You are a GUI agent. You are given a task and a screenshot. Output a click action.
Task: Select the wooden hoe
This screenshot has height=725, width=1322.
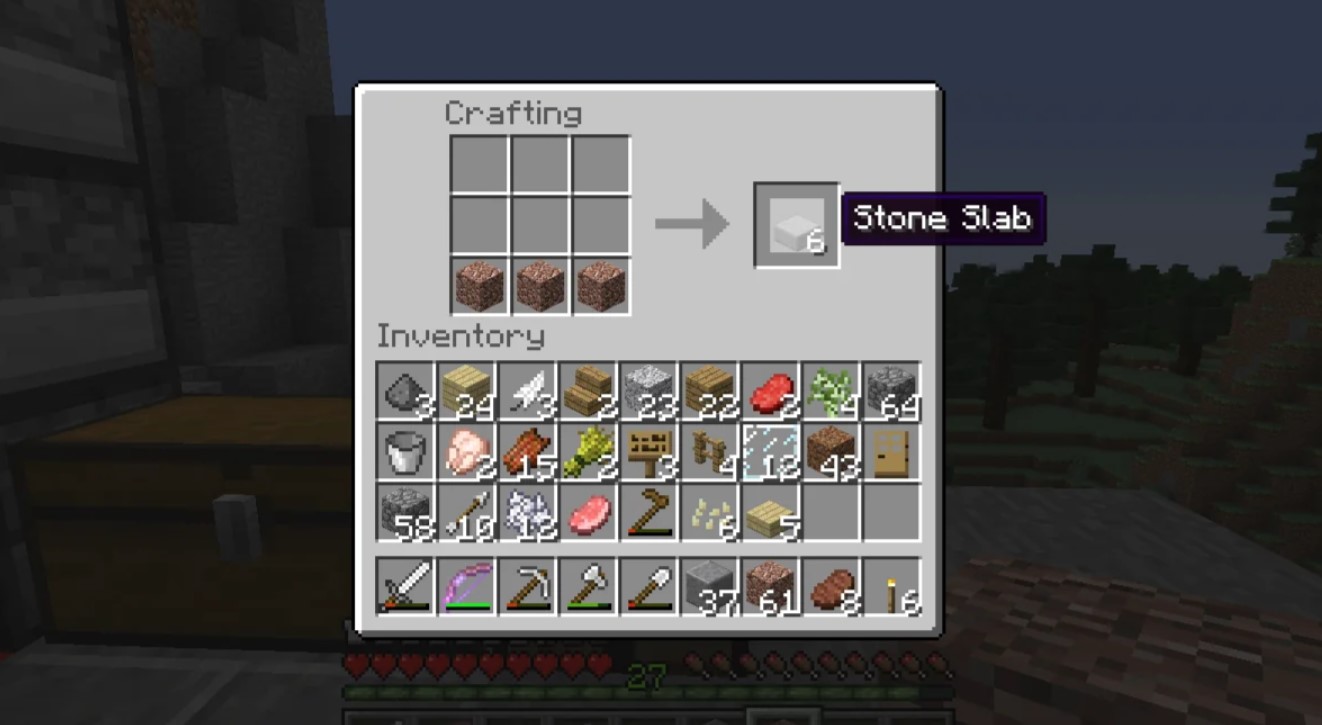(648, 513)
